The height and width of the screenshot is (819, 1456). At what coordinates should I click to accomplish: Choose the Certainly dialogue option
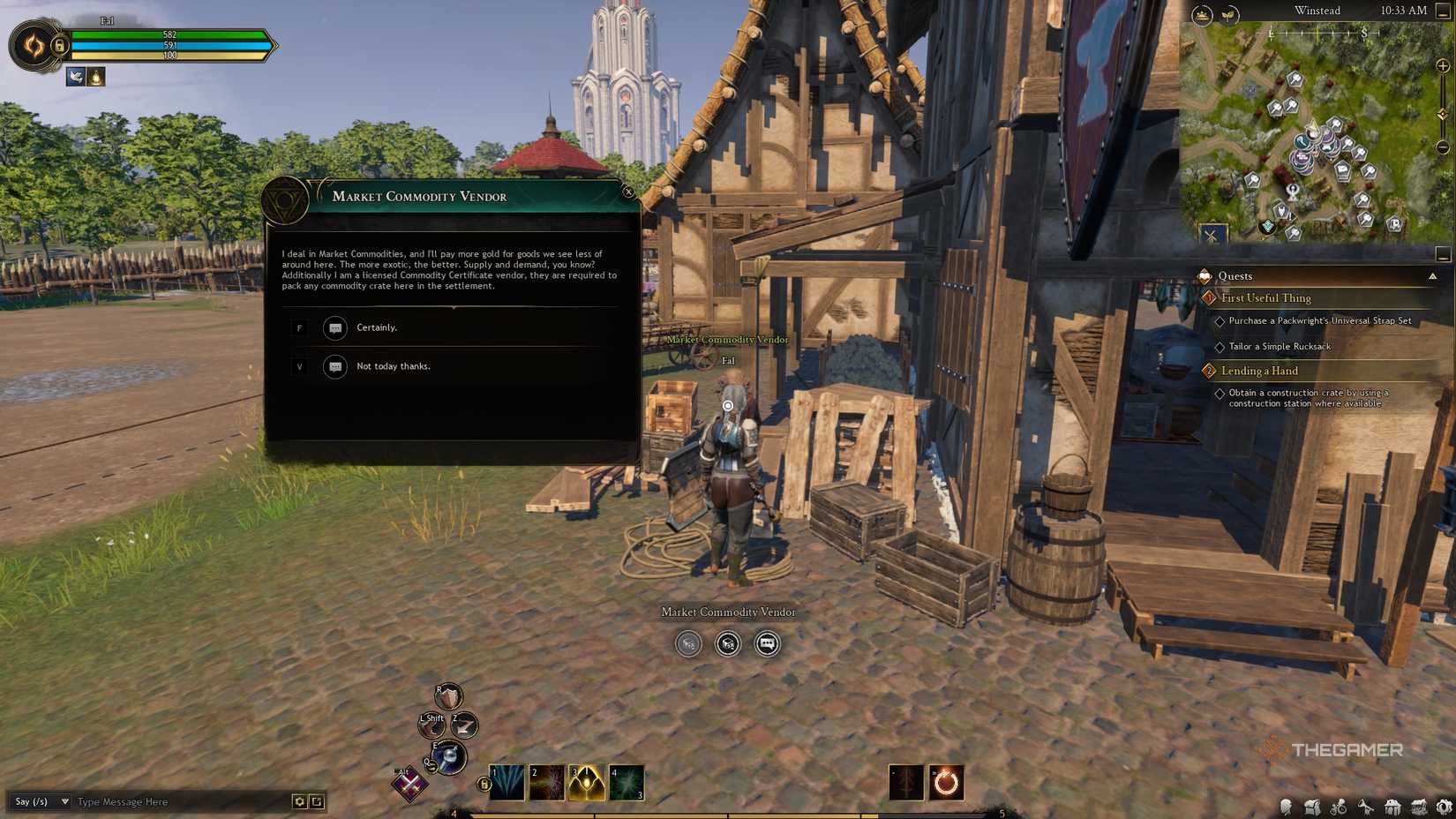(x=376, y=327)
